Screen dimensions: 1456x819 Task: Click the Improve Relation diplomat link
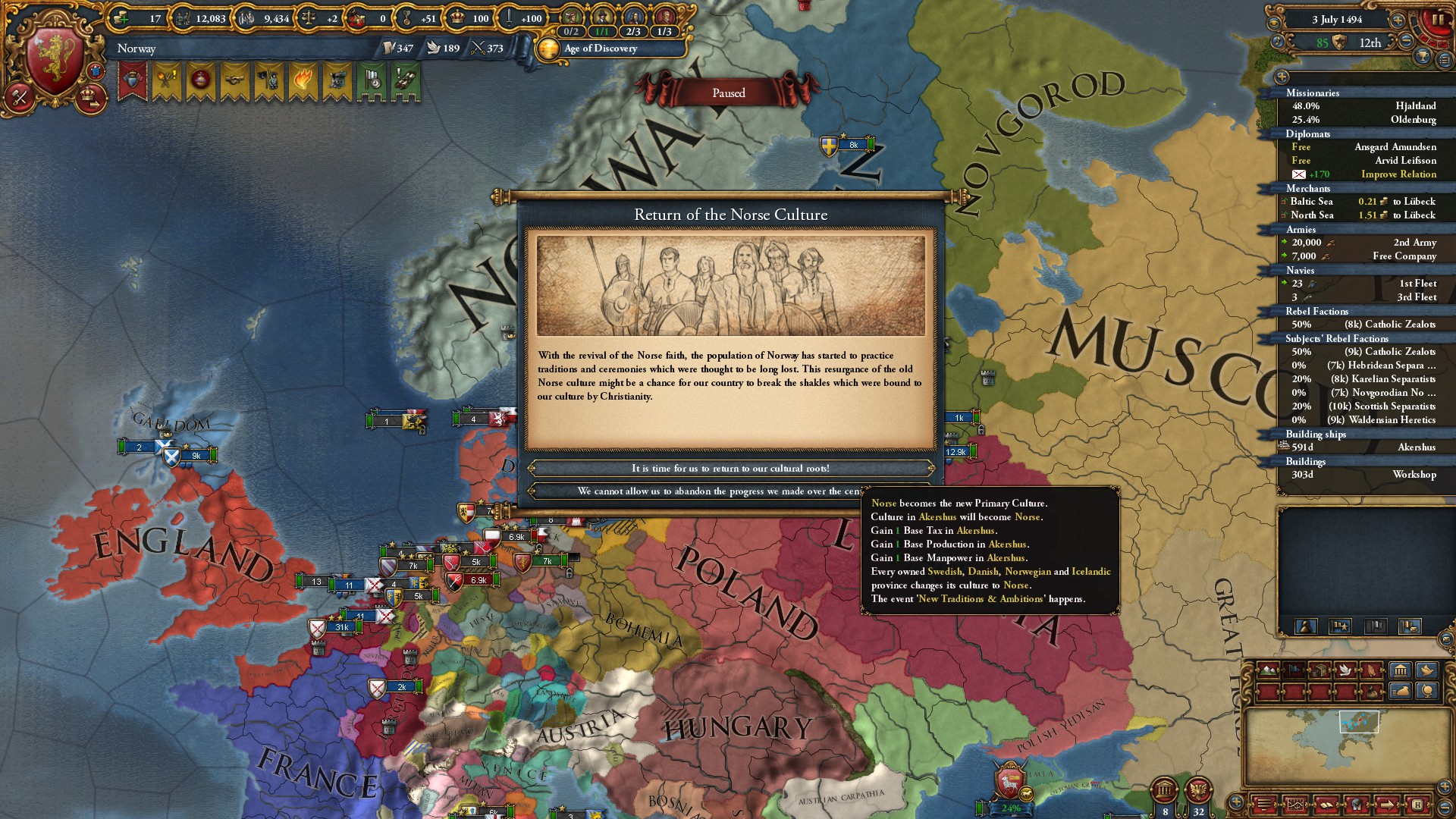pyautogui.click(x=1399, y=174)
